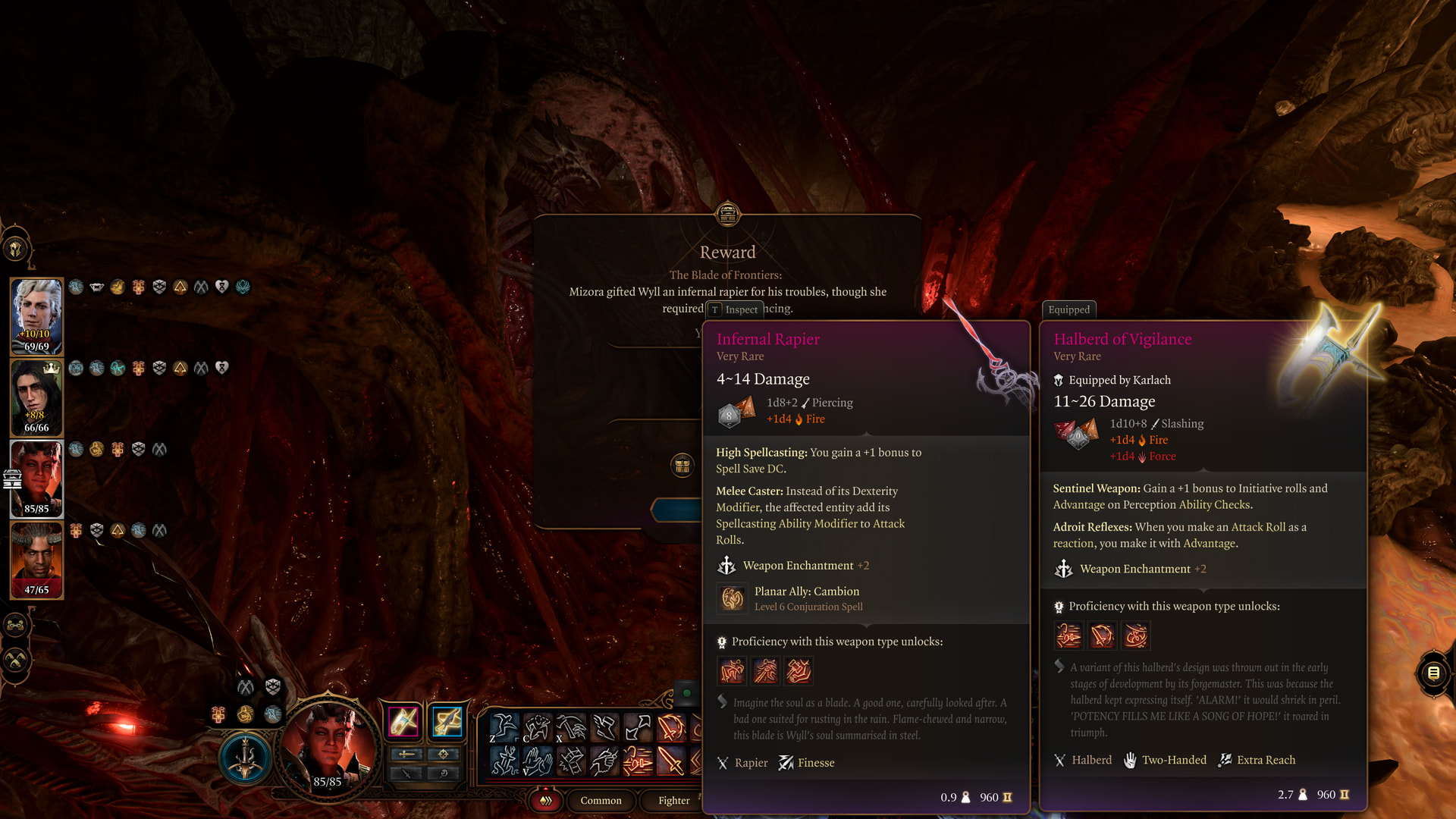Toggle the group mode linked-chain button
The image size is (1456, 819).
click(16, 626)
